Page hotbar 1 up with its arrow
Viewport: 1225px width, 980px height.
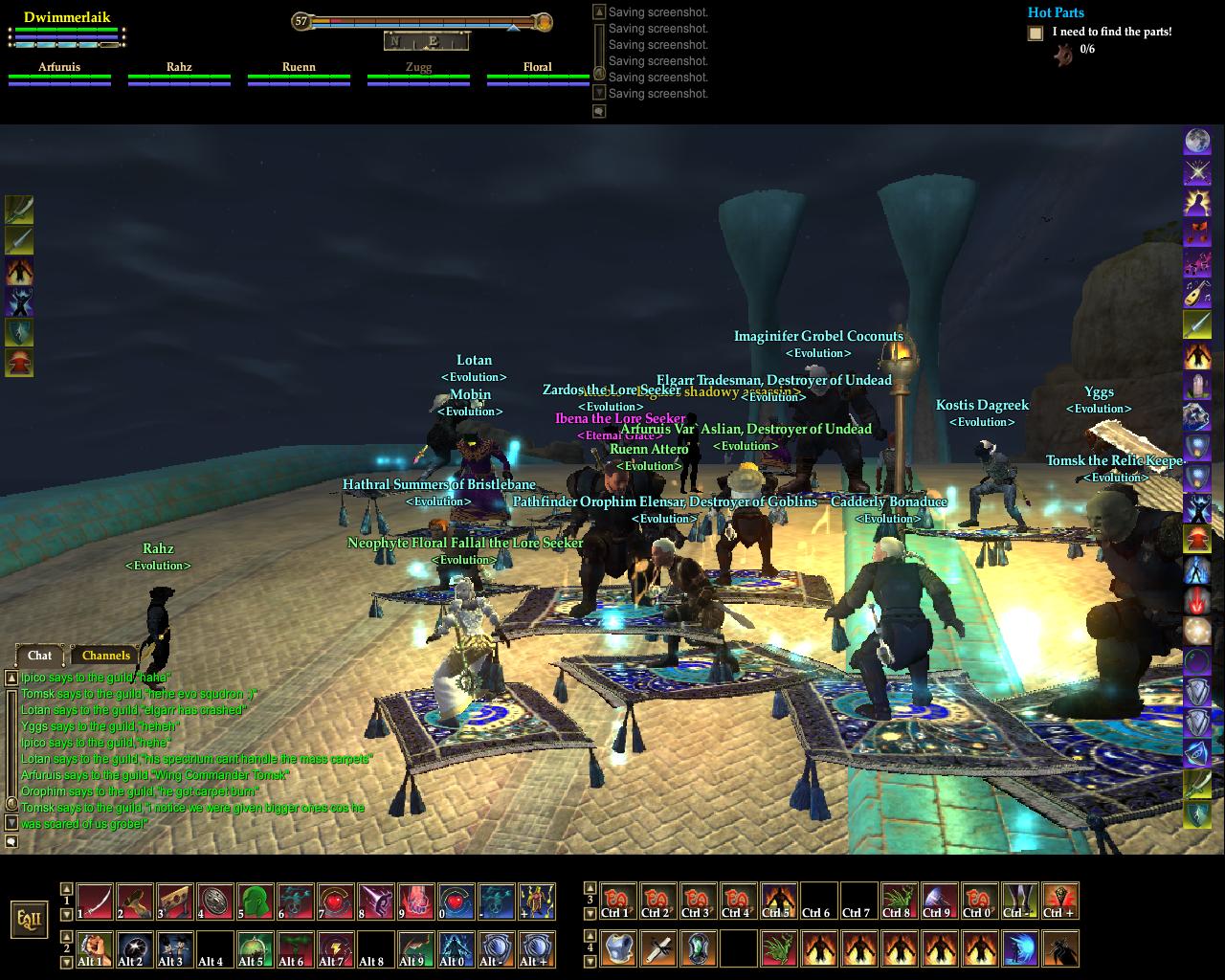pos(66,889)
